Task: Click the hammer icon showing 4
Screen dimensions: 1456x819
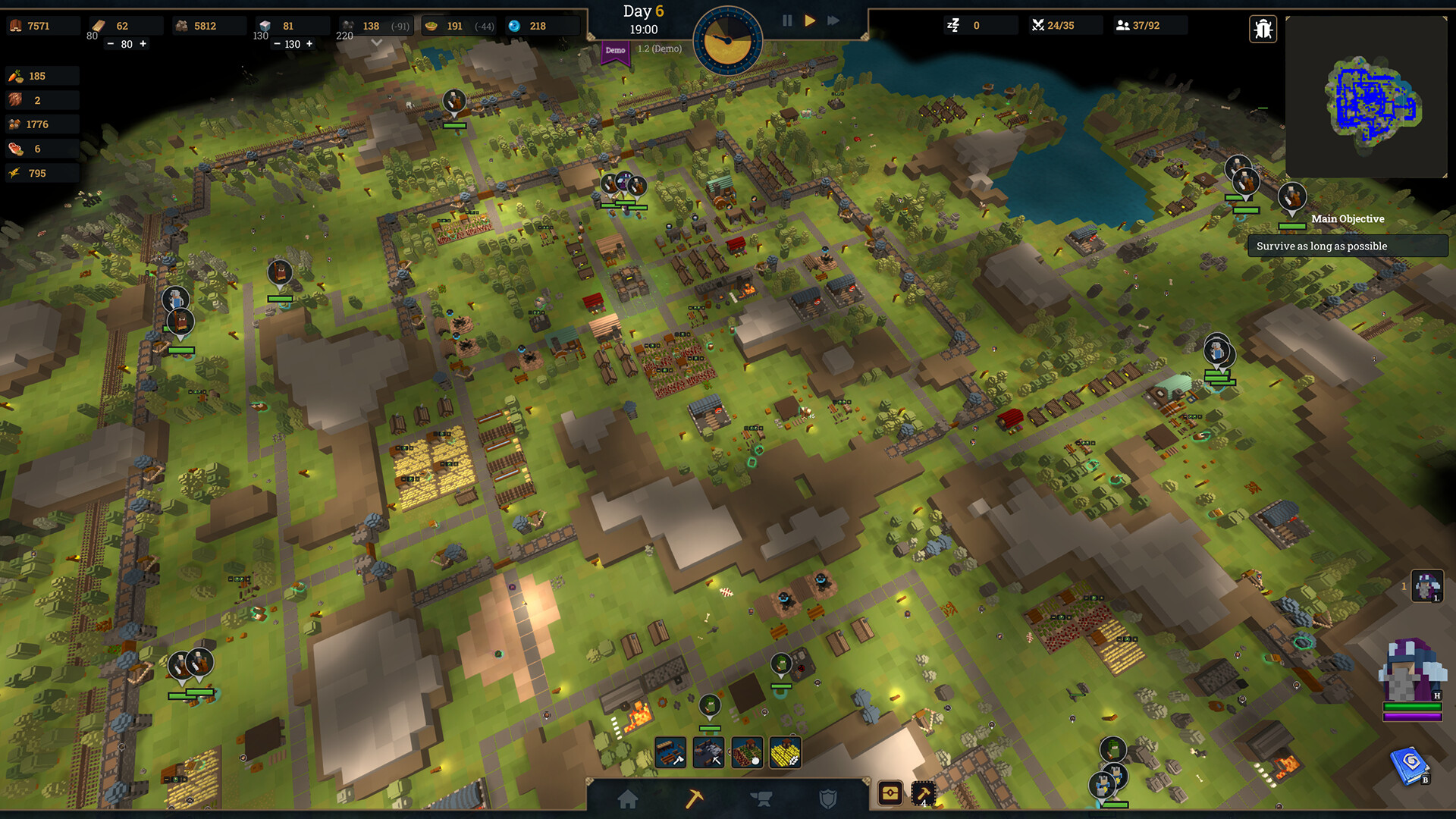Action: click(x=924, y=794)
